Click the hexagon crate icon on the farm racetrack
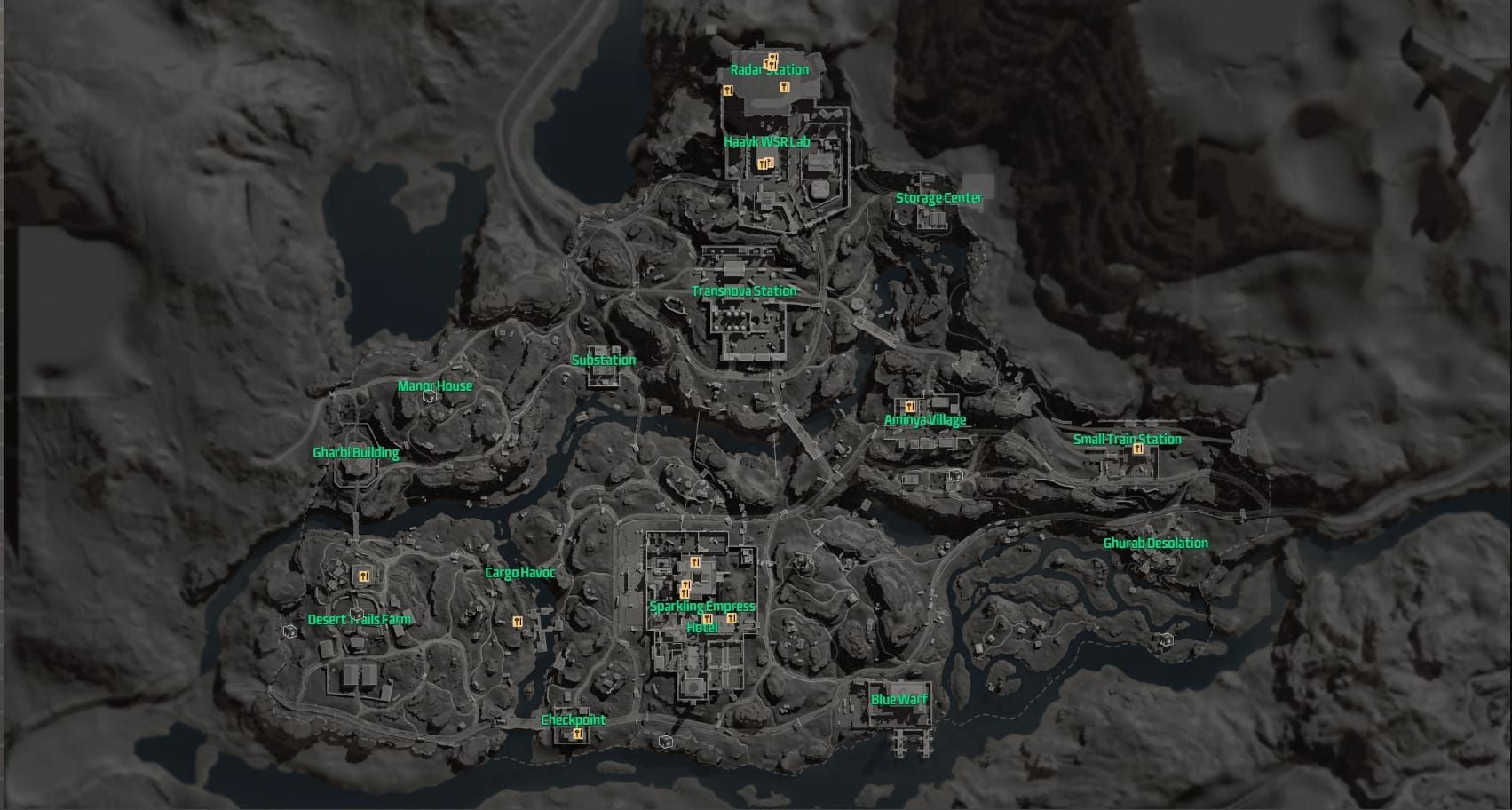1512x810 pixels. [x=356, y=613]
